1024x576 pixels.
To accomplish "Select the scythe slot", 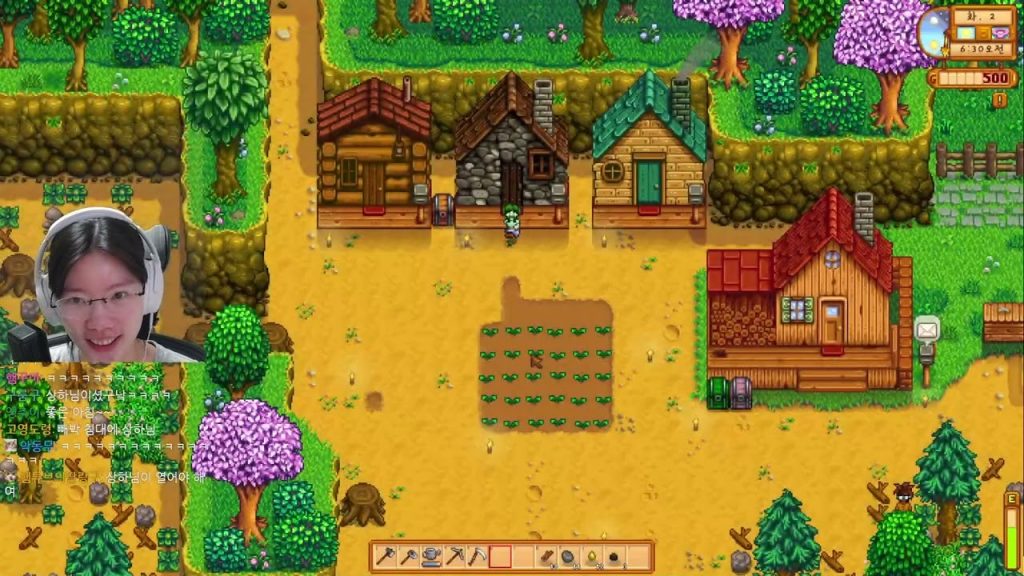I will click(x=478, y=556).
